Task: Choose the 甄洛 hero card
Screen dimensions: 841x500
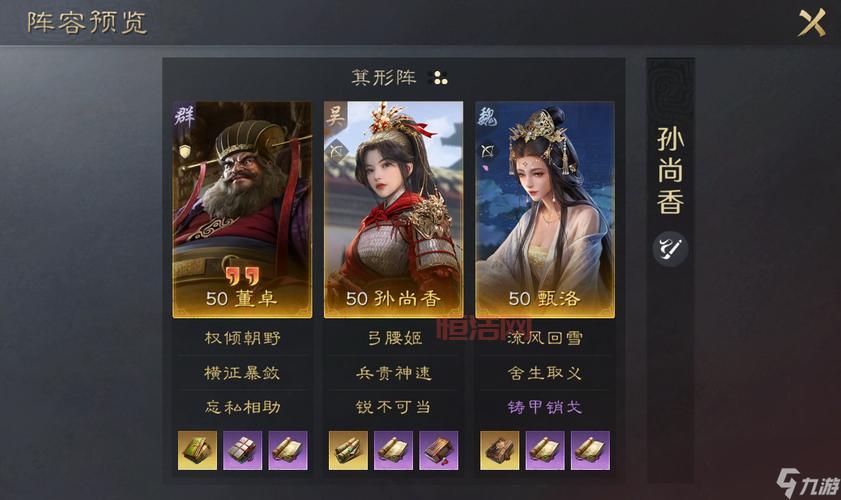Action: coord(544,208)
